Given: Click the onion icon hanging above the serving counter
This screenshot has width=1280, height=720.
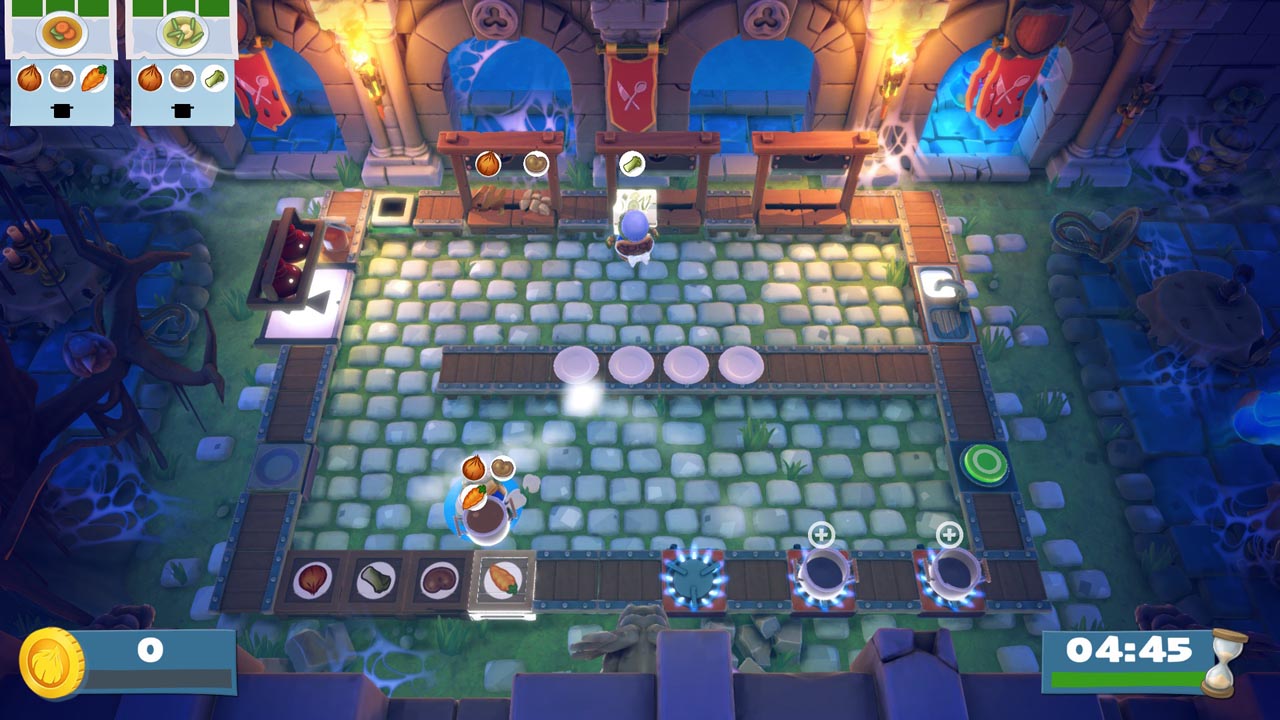Looking at the screenshot, I should pyautogui.click(x=487, y=163).
